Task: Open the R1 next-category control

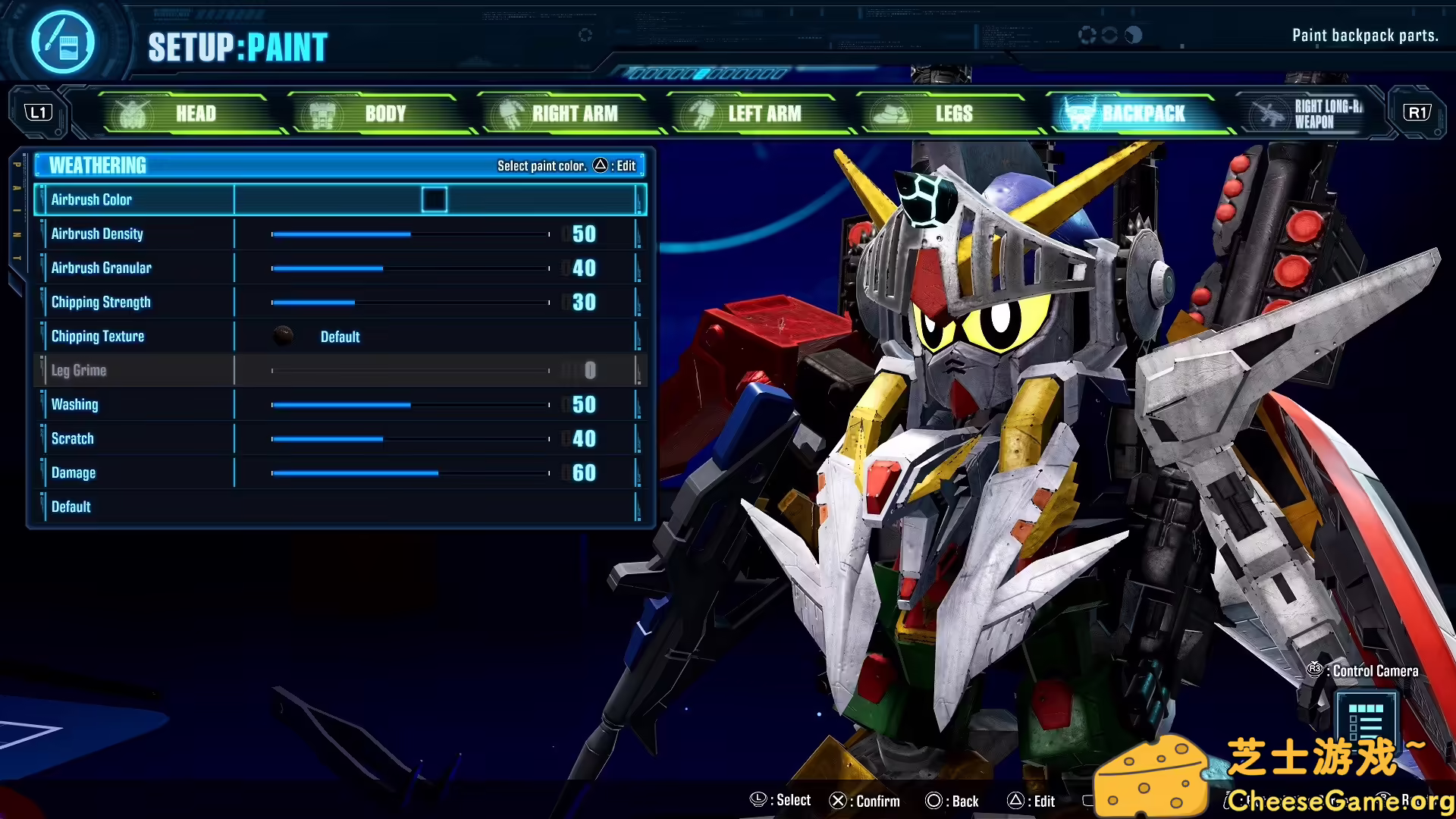Action: pos(1417,111)
